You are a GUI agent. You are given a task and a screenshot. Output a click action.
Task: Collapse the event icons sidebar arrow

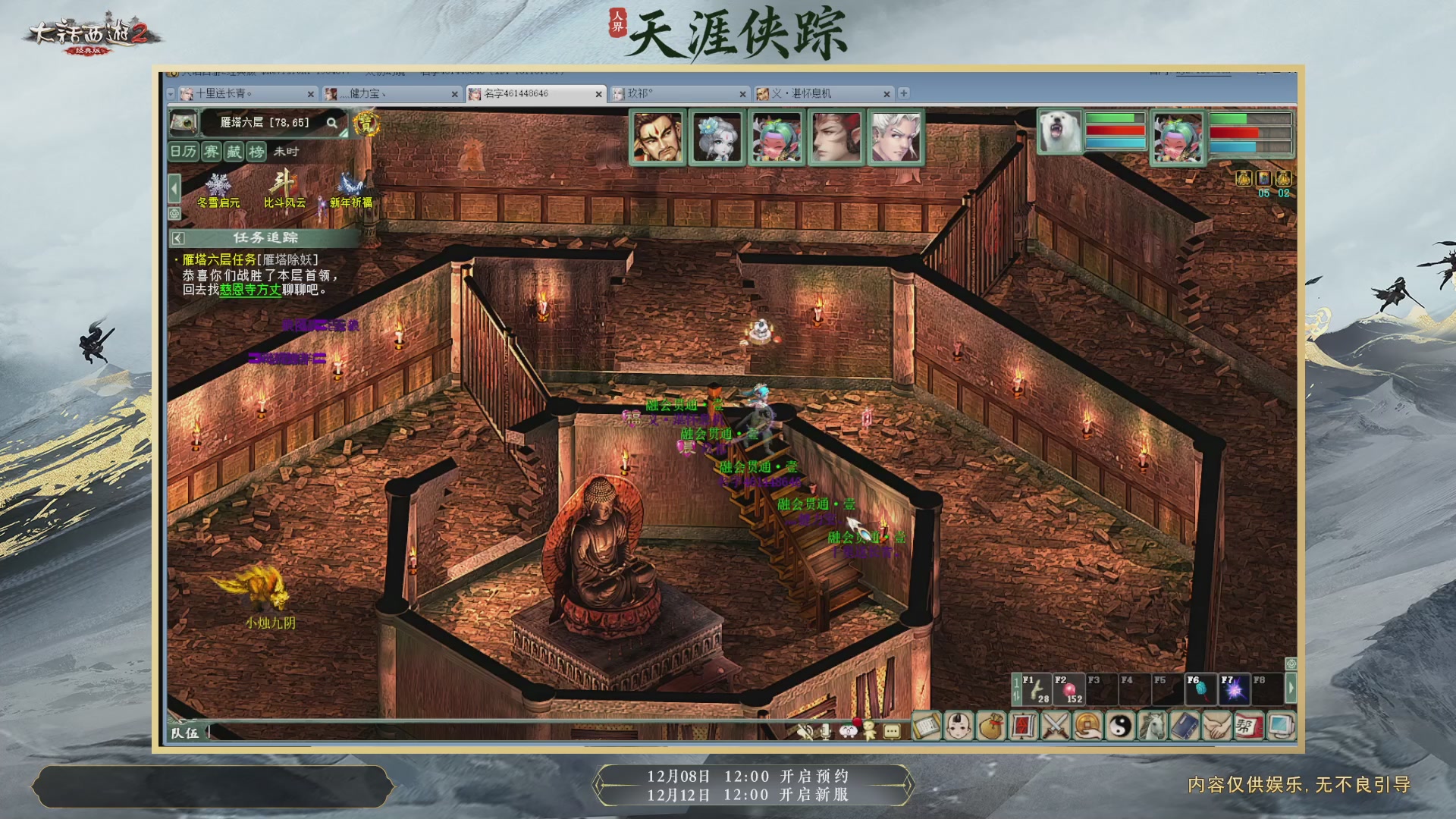point(173,188)
